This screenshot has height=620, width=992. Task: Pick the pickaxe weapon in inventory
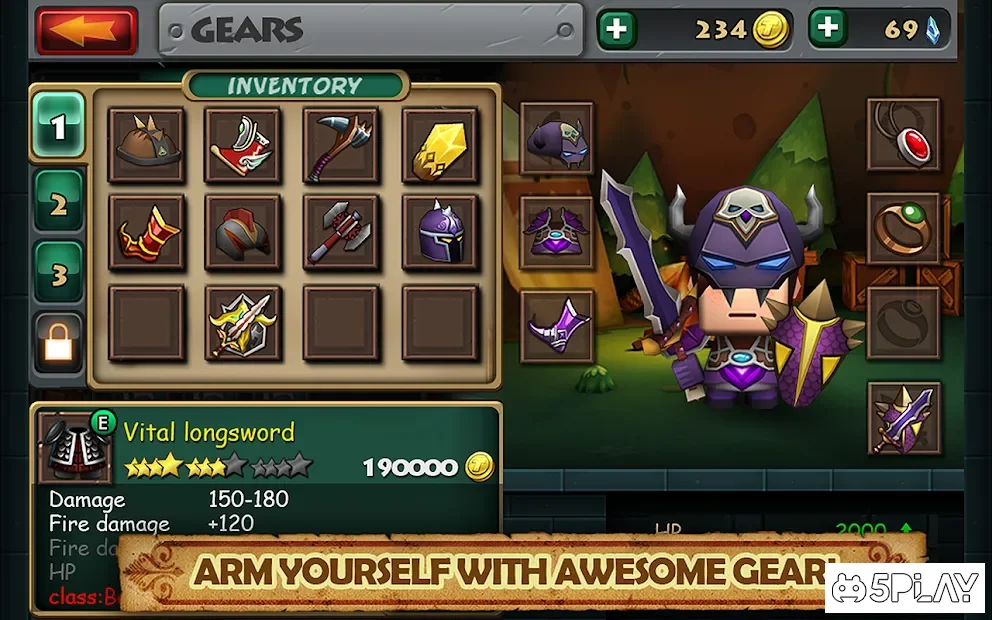tap(341, 145)
